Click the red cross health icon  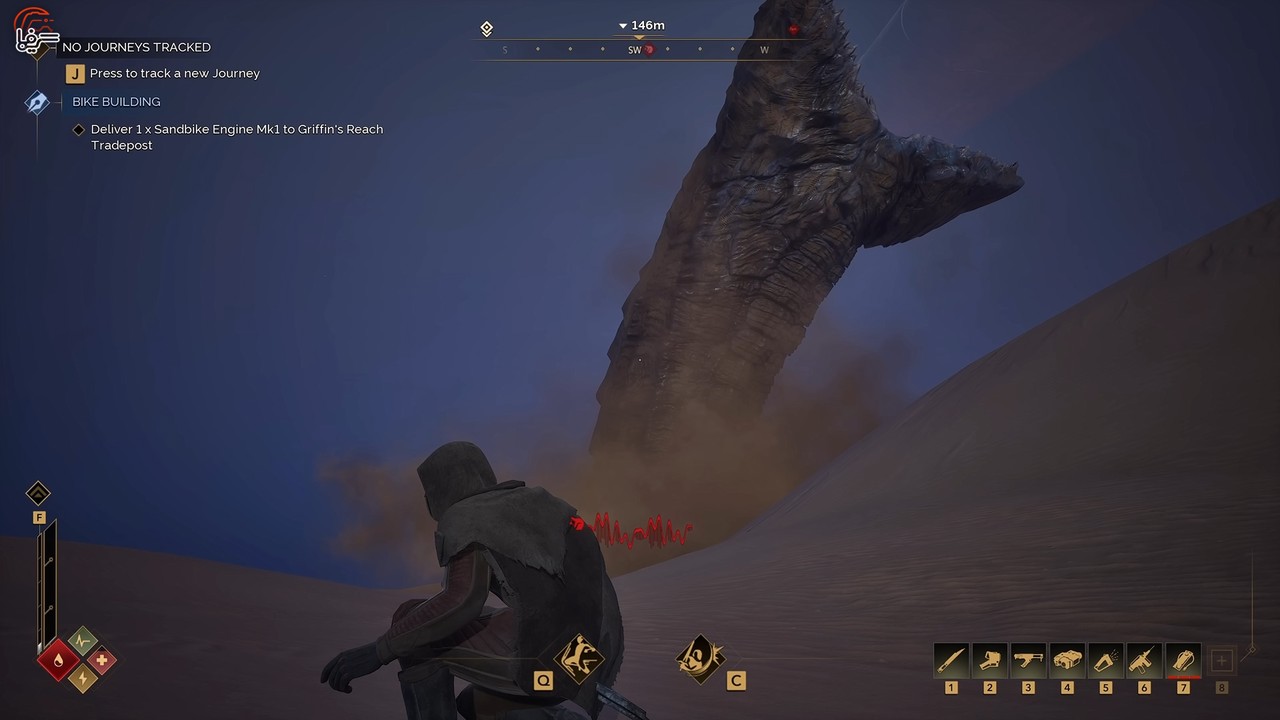point(101,660)
